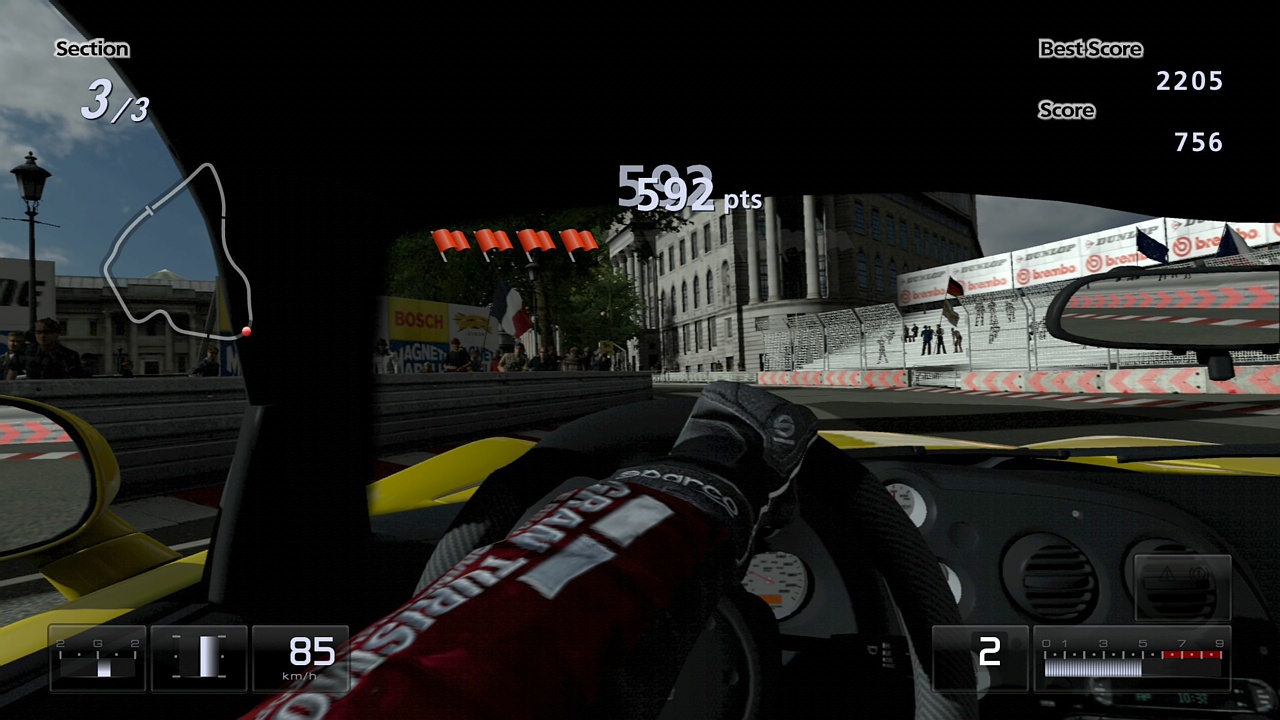1280x720 pixels.
Task: Click the 756 score value
Action: pyautogui.click(x=1200, y=142)
